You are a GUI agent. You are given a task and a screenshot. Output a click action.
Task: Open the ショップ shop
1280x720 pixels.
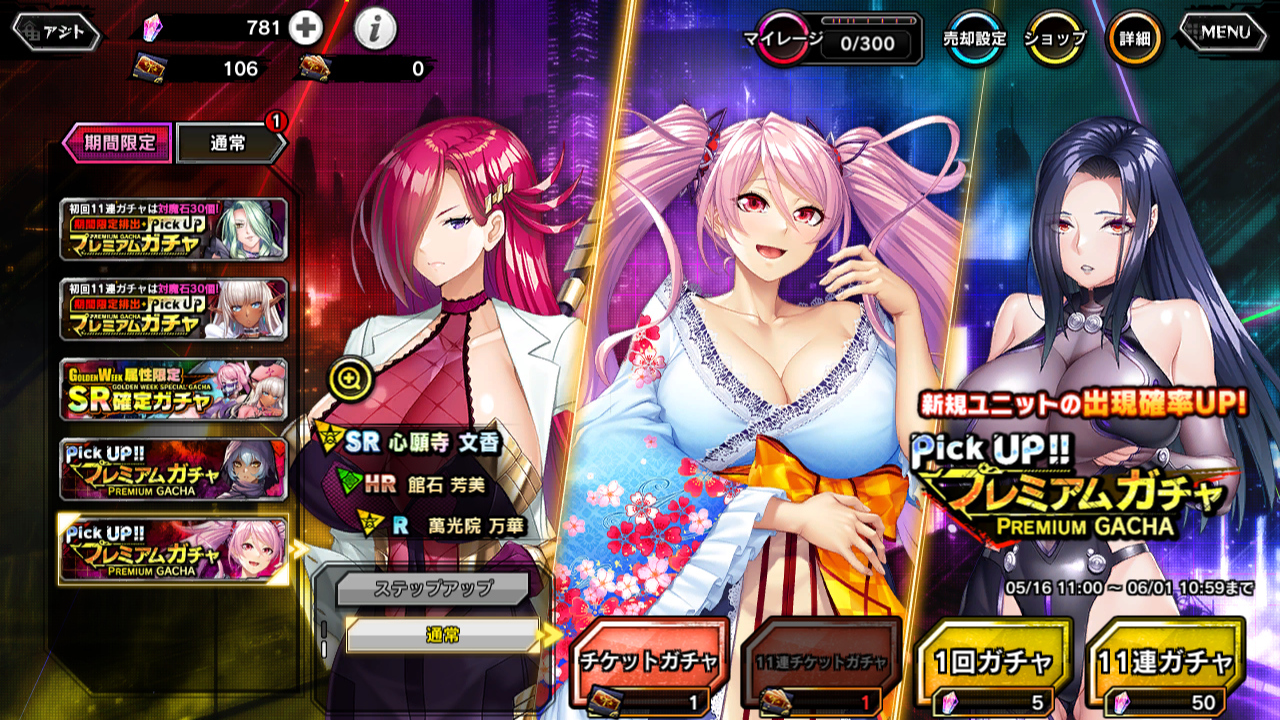pyautogui.click(x=1055, y=39)
